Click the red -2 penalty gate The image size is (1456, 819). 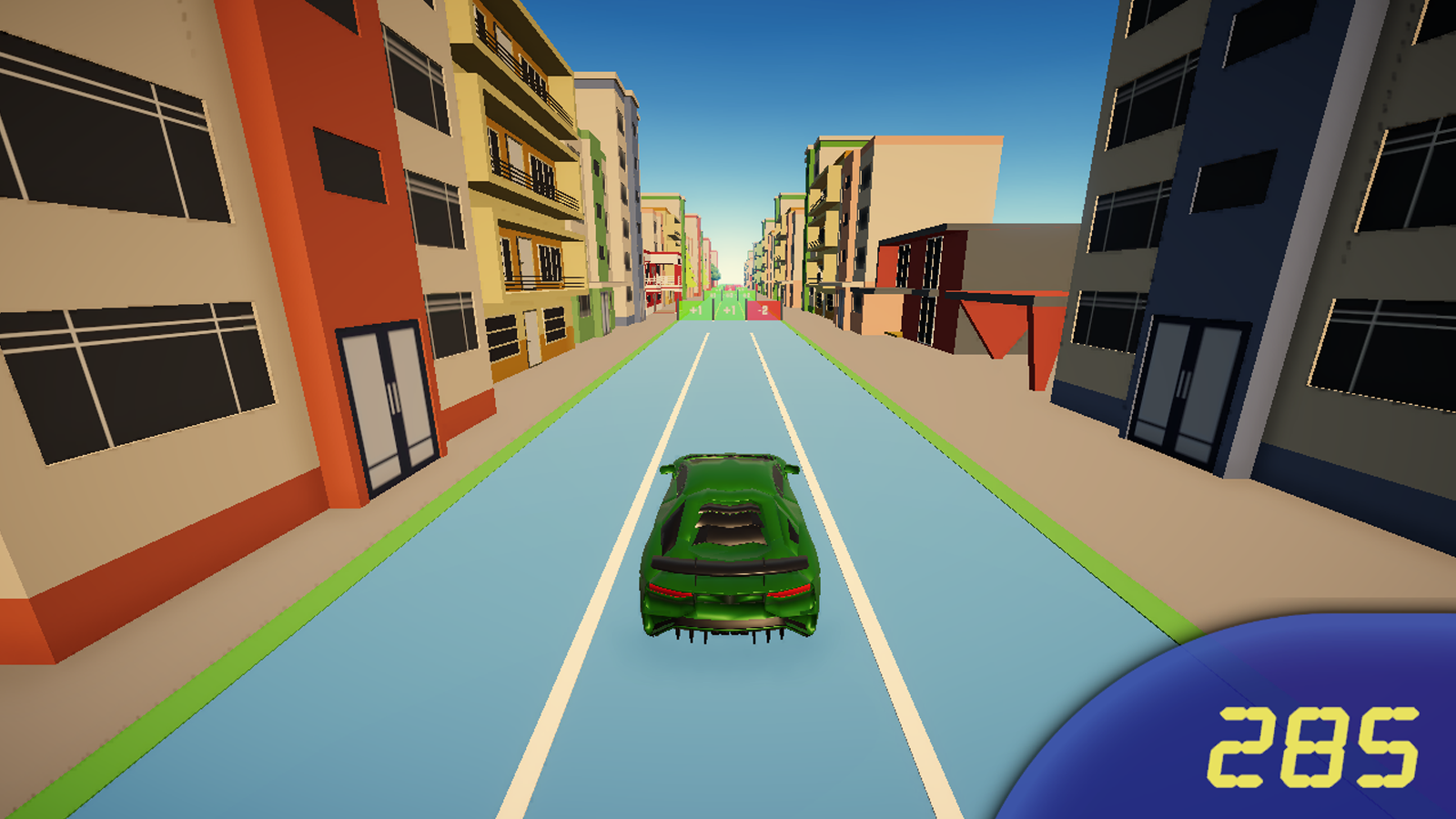click(764, 309)
